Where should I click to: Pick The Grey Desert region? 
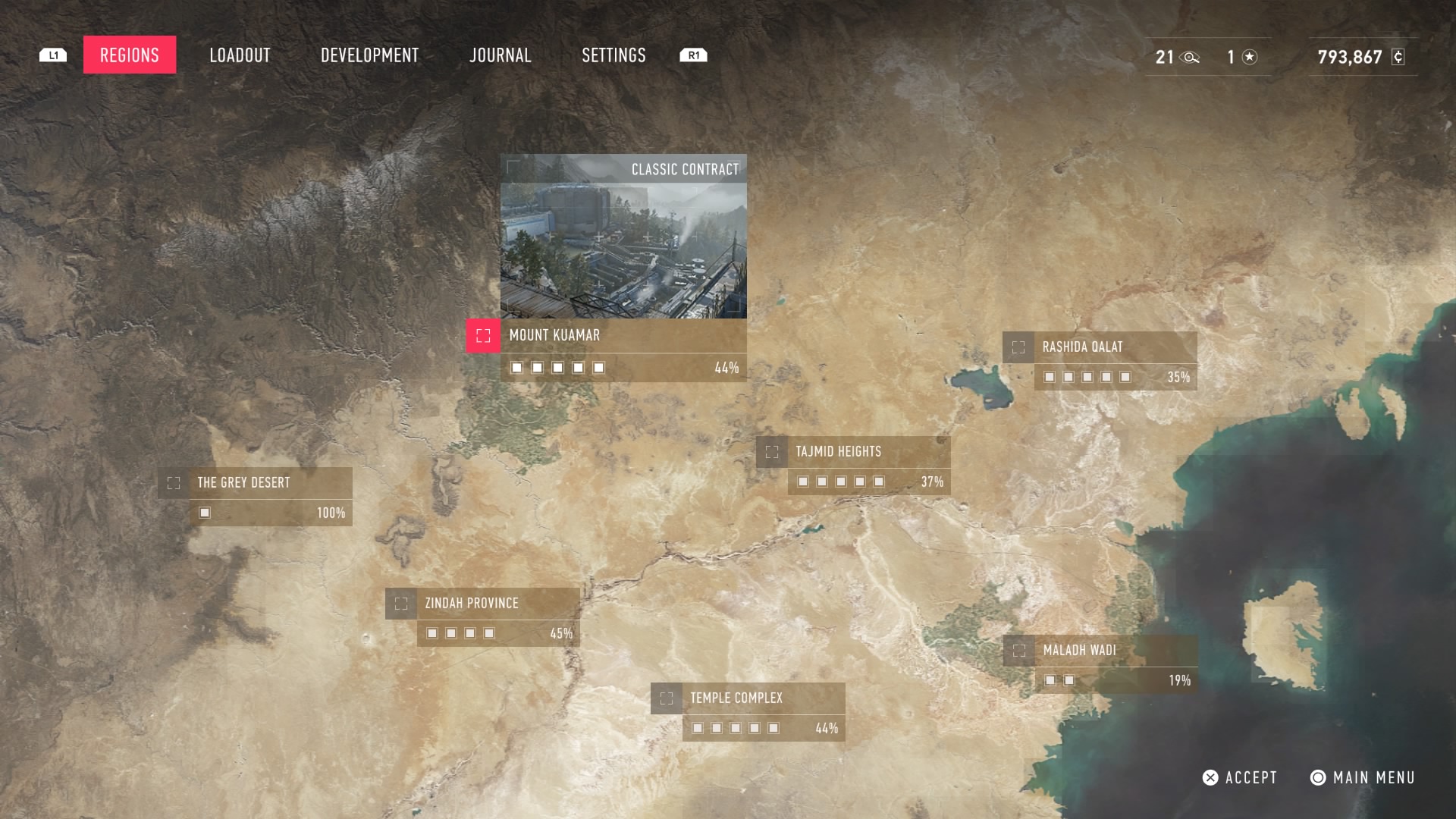243,483
